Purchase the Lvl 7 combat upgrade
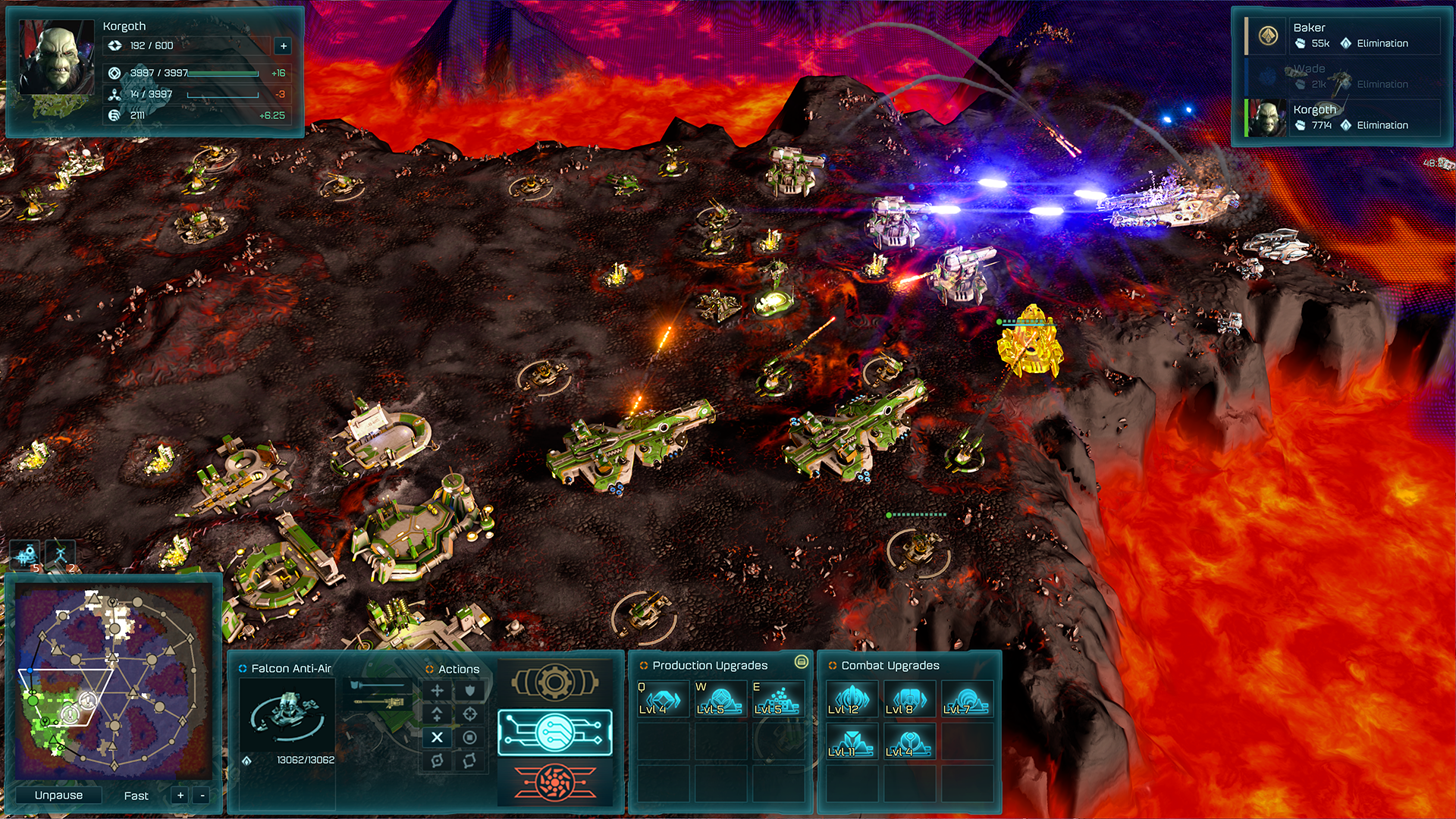Image resolution: width=1456 pixels, height=819 pixels. point(966,698)
